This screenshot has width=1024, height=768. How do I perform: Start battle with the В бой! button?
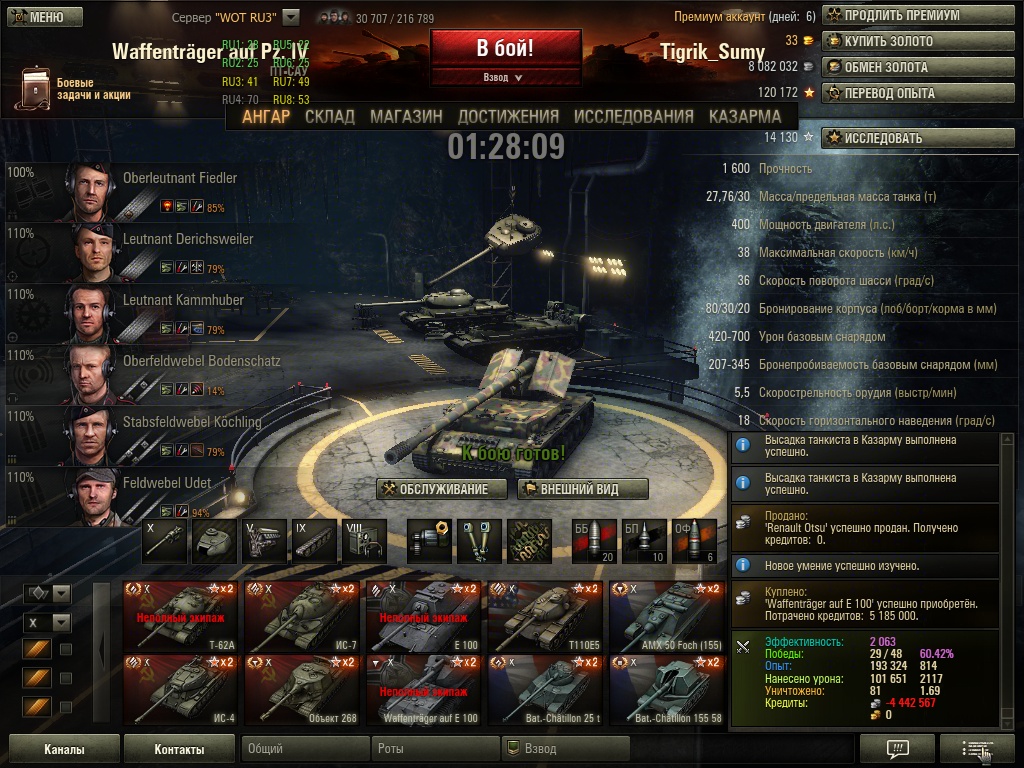(505, 49)
